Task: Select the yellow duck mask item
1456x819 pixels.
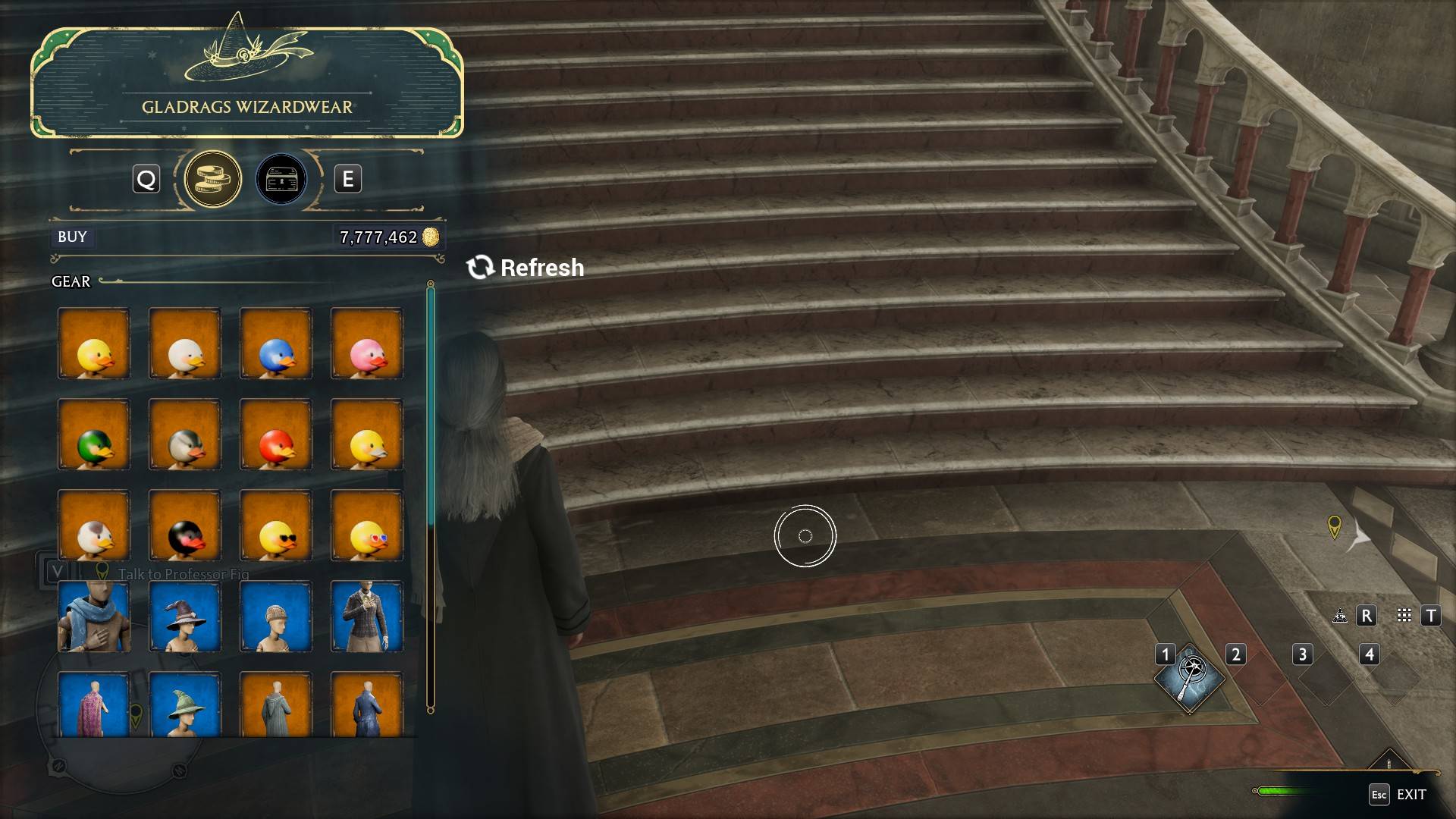Action: click(x=93, y=344)
